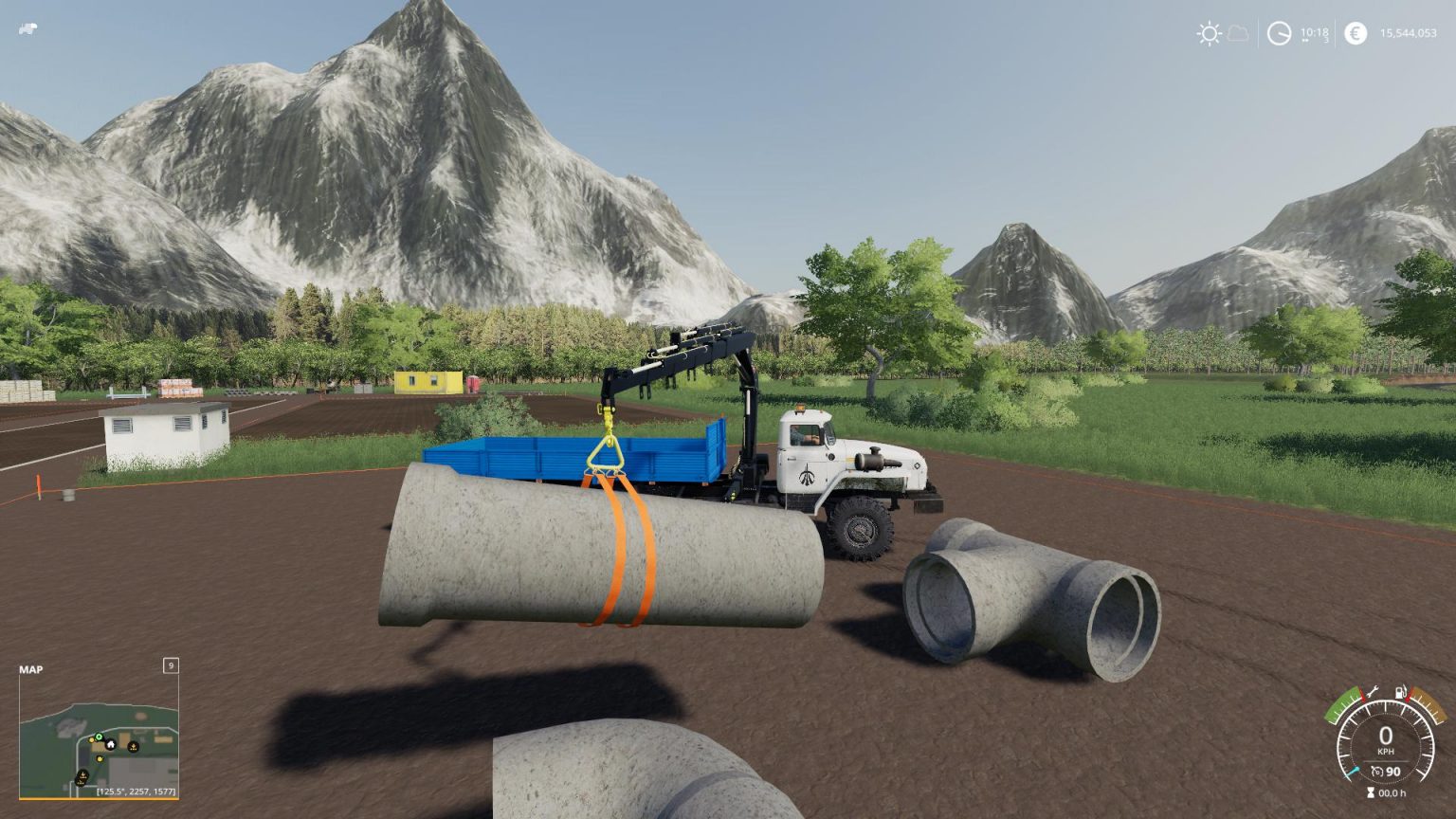
Task: Click the 0 KPH speed readout
Action: 1387,737
